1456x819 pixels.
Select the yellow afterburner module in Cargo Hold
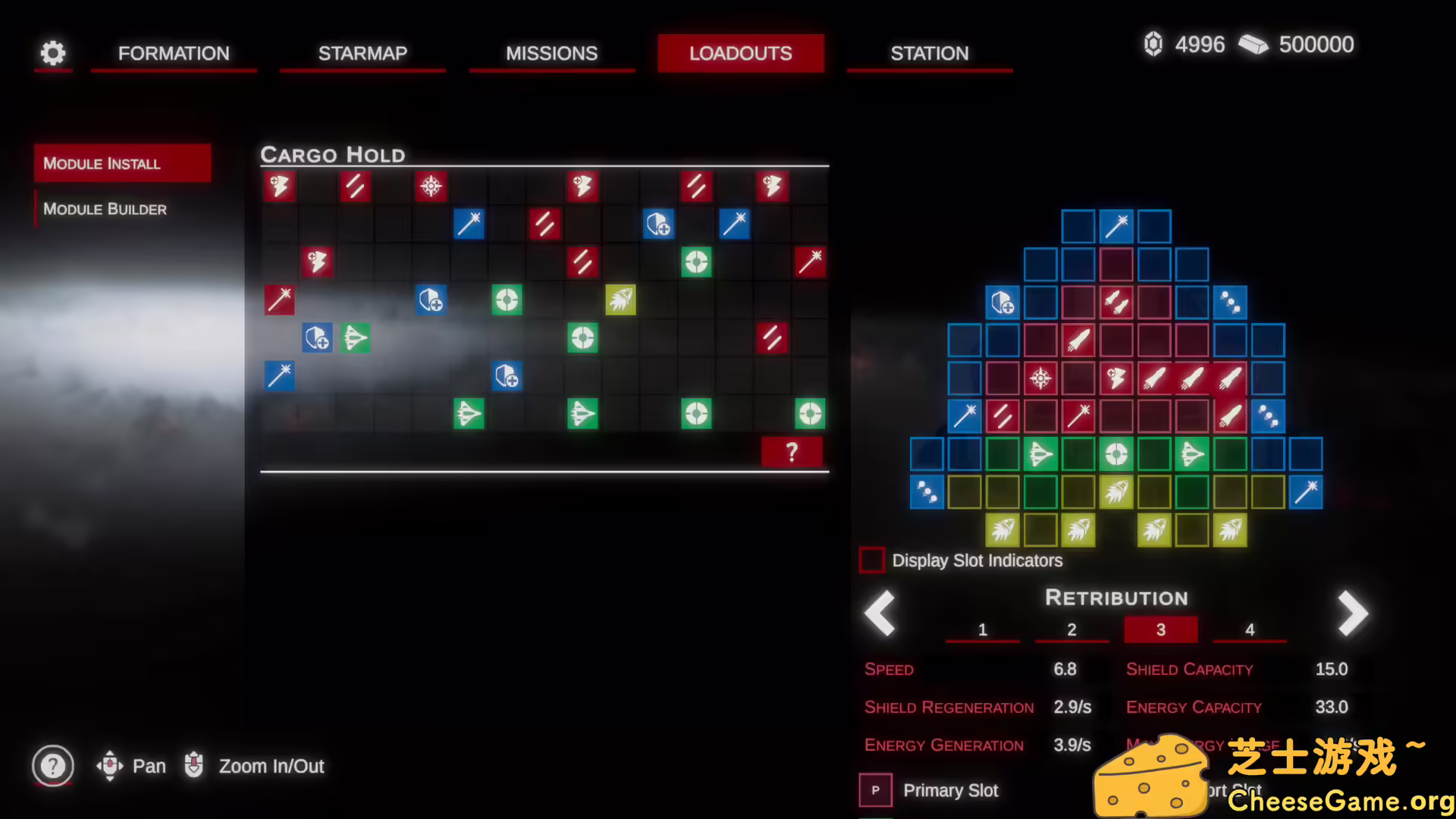click(x=620, y=300)
